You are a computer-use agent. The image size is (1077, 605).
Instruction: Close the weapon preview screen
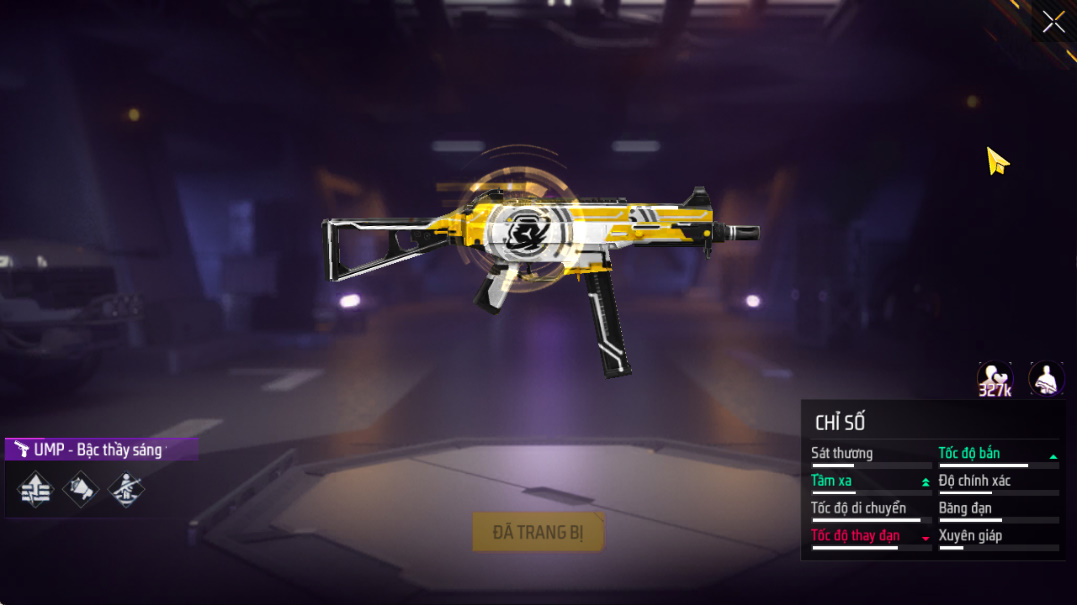[x=1053, y=22]
